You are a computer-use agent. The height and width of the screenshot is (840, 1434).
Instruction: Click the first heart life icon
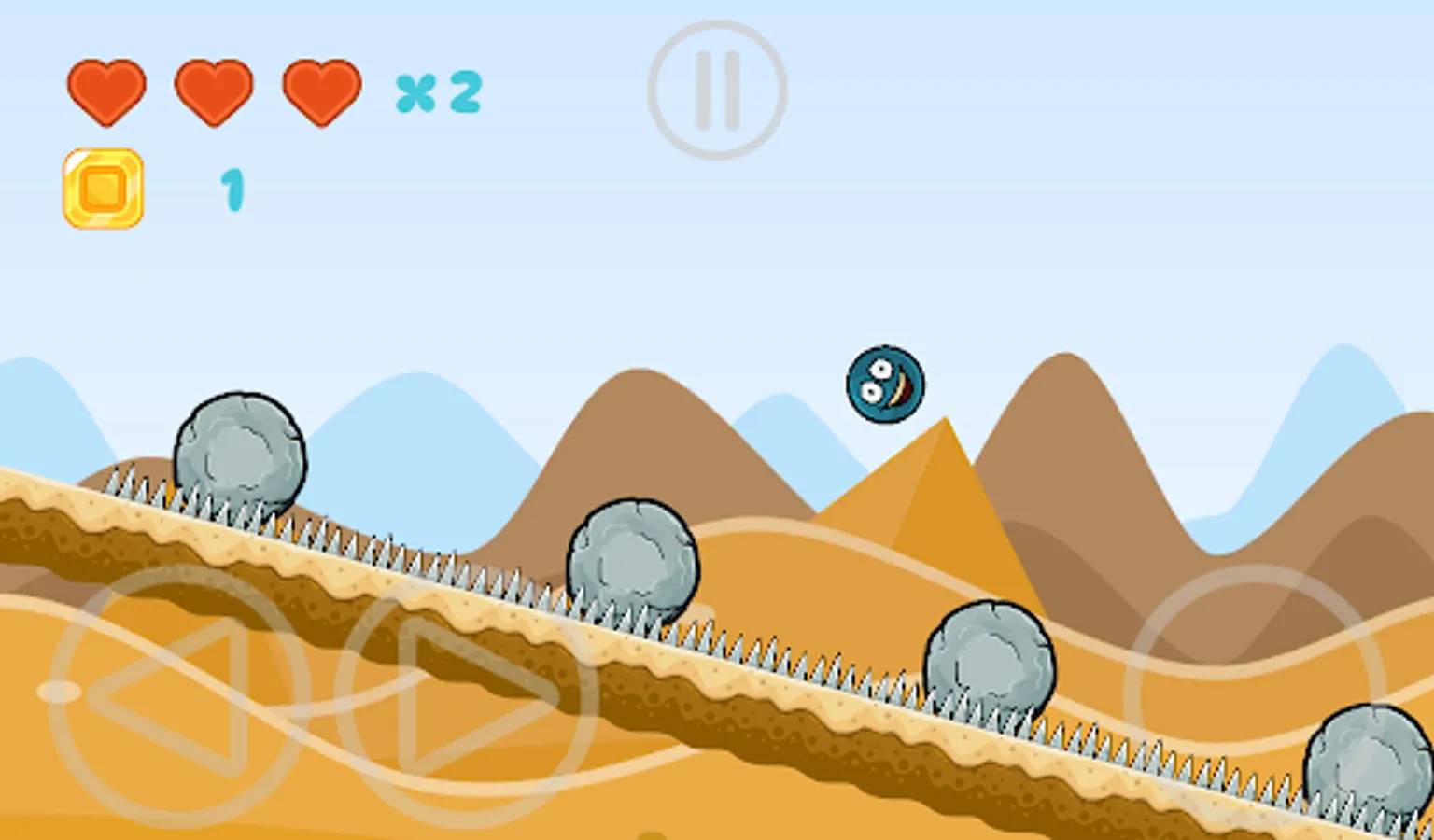(x=106, y=92)
